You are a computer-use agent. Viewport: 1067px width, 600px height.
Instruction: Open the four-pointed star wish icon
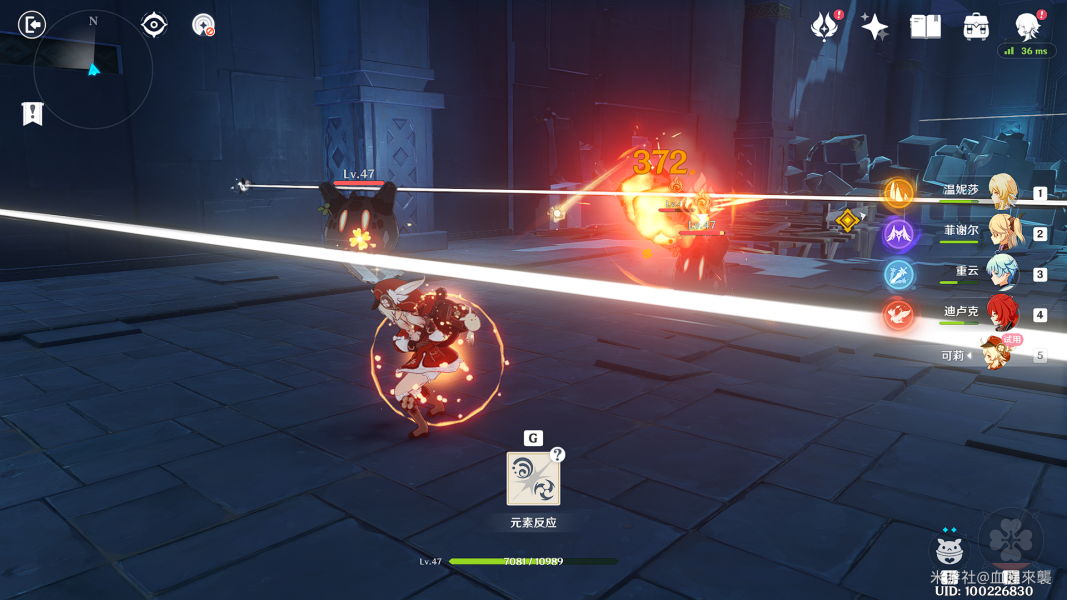875,27
